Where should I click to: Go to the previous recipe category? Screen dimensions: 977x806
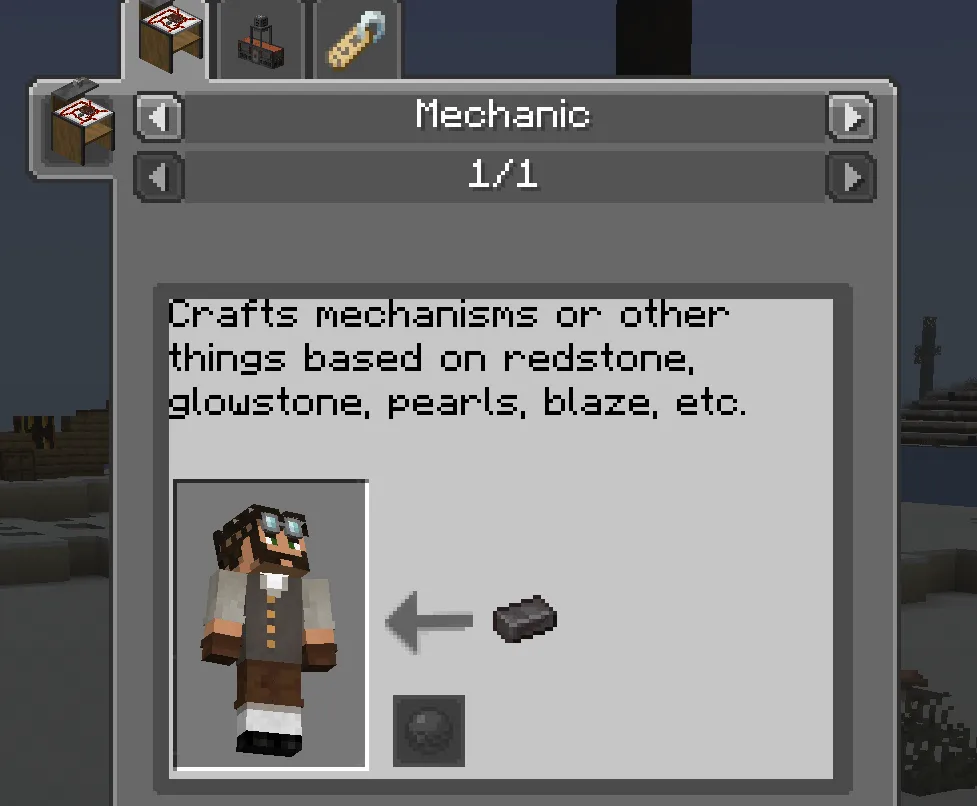160,118
